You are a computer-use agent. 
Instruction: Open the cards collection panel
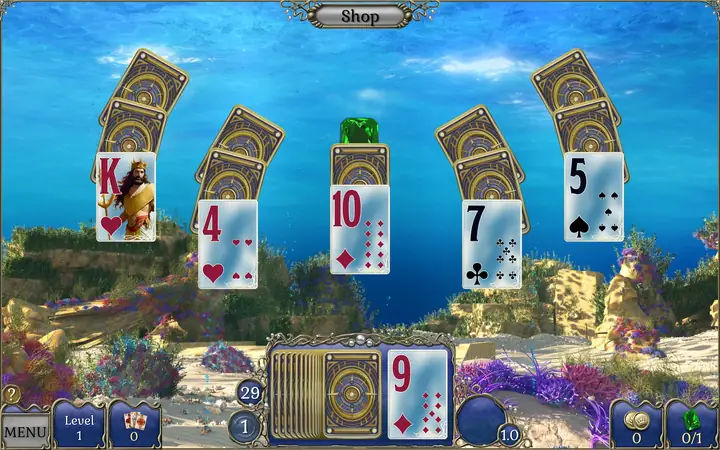coord(134,424)
